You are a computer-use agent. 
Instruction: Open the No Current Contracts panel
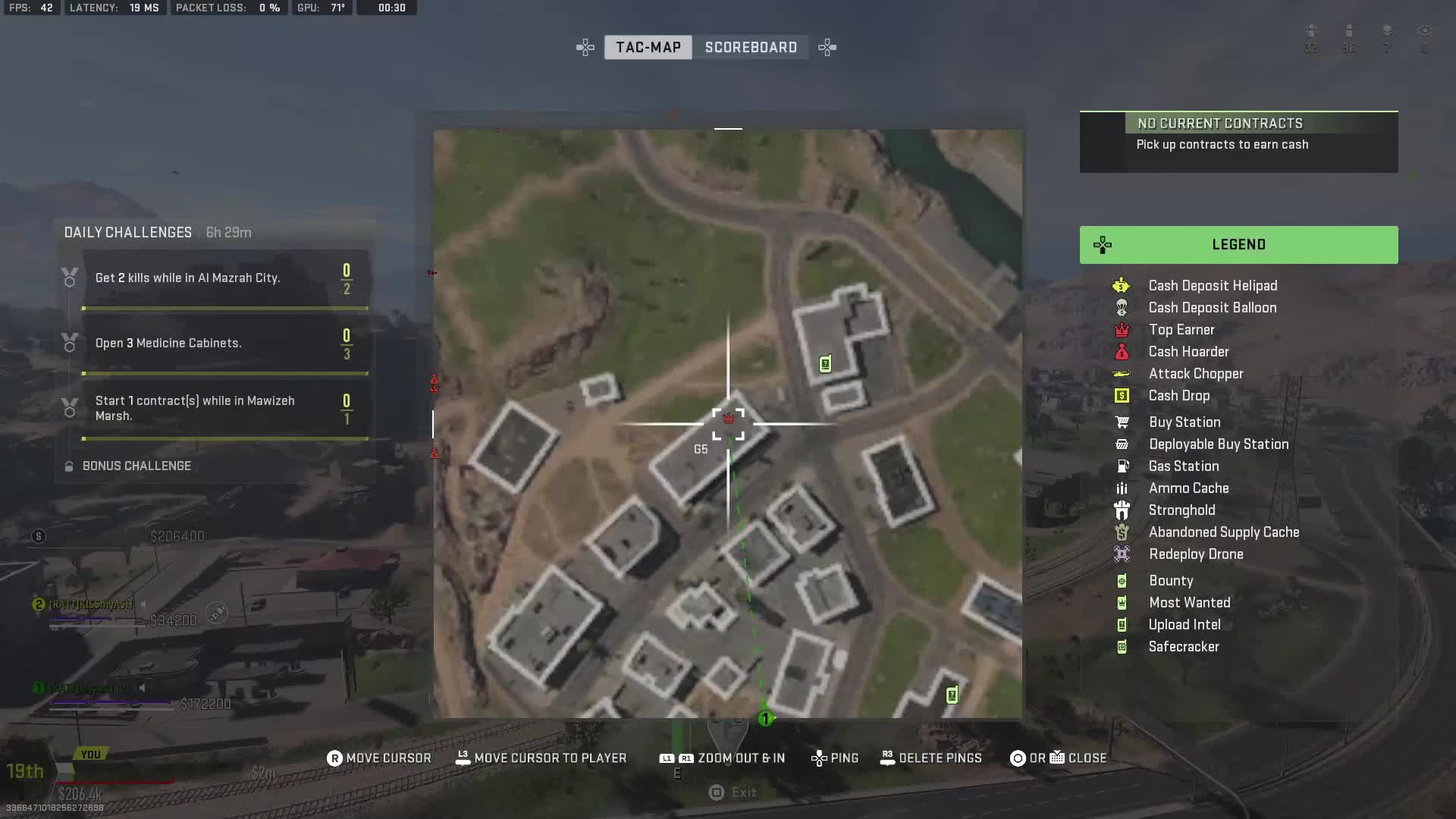pos(1238,143)
